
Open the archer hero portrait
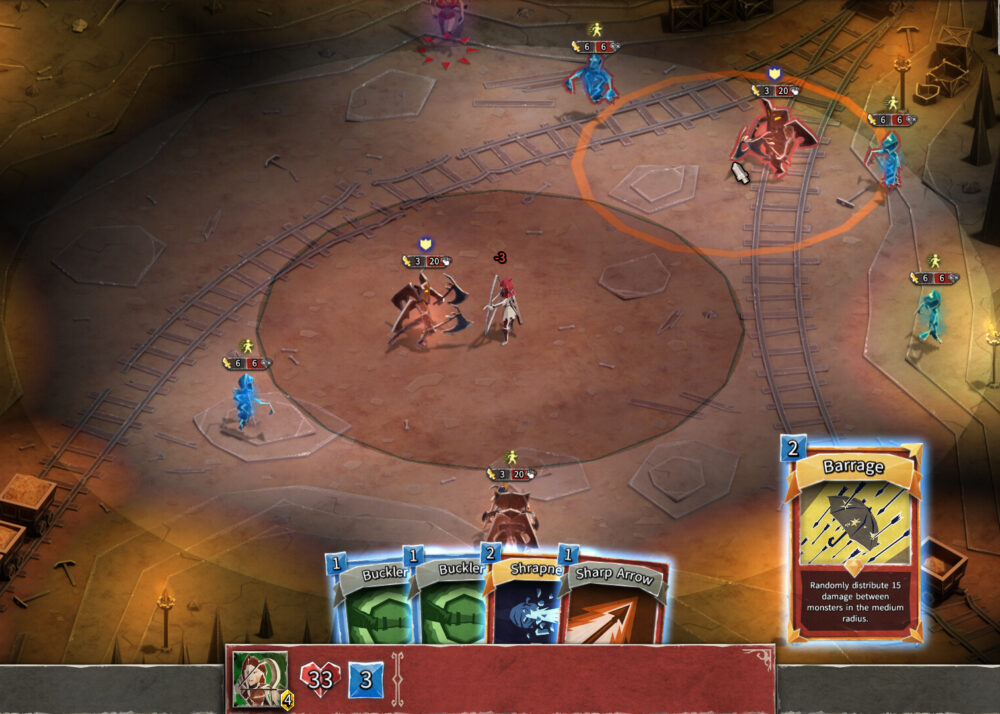pos(260,678)
